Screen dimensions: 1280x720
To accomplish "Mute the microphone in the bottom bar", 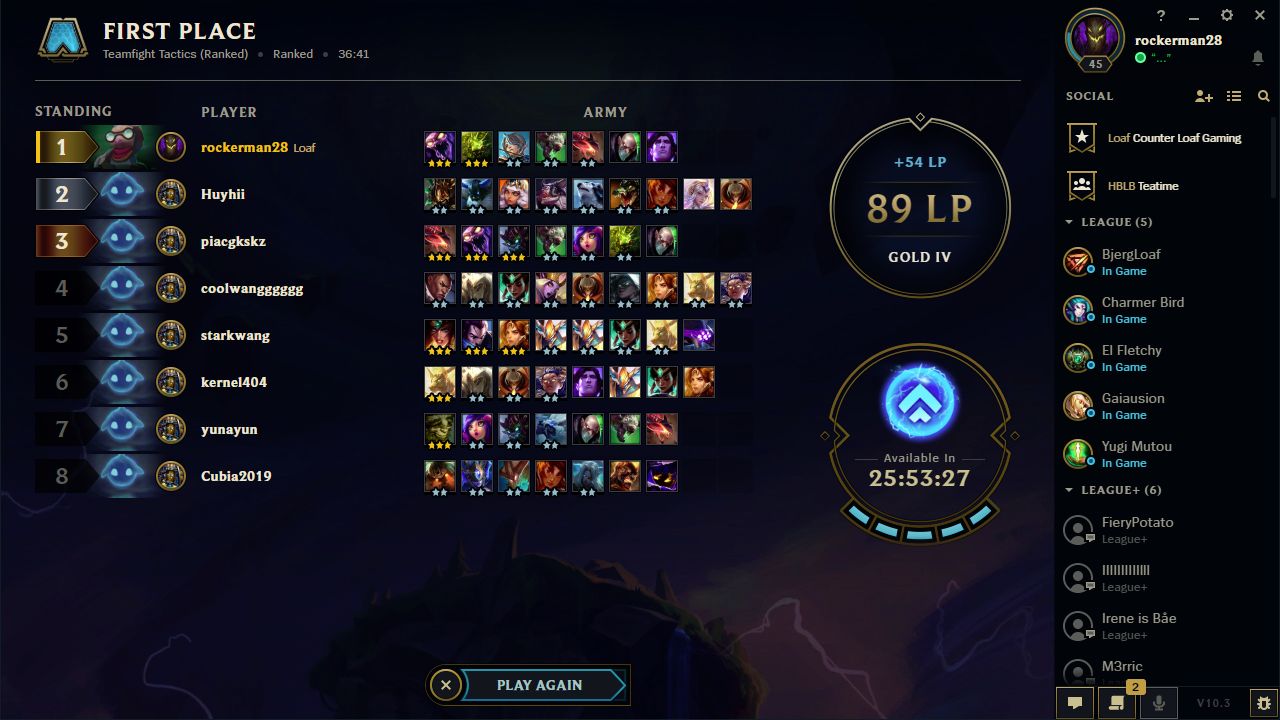I will pos(1158,703).
